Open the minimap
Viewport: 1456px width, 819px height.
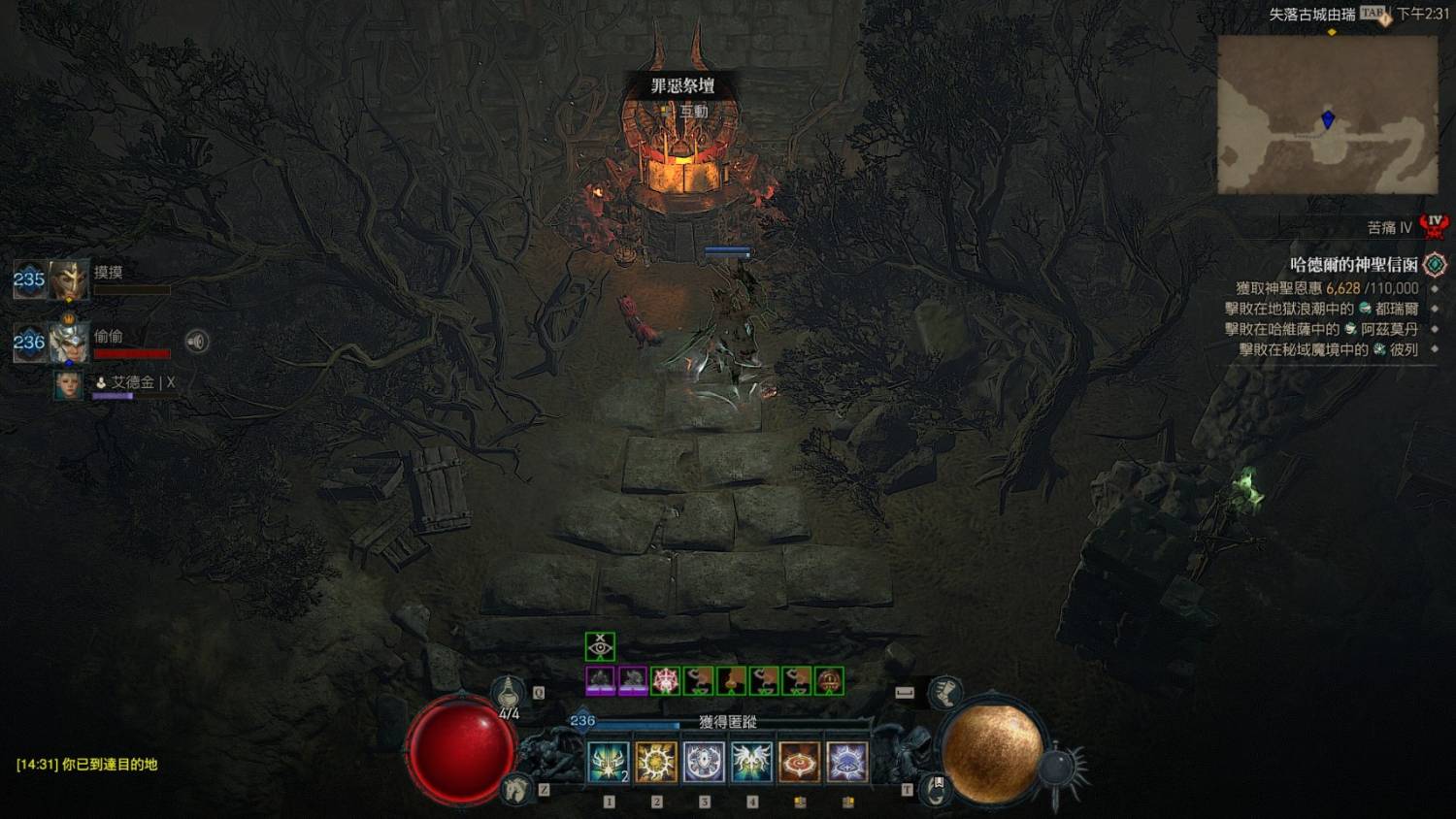click(x=1327, y=115)
